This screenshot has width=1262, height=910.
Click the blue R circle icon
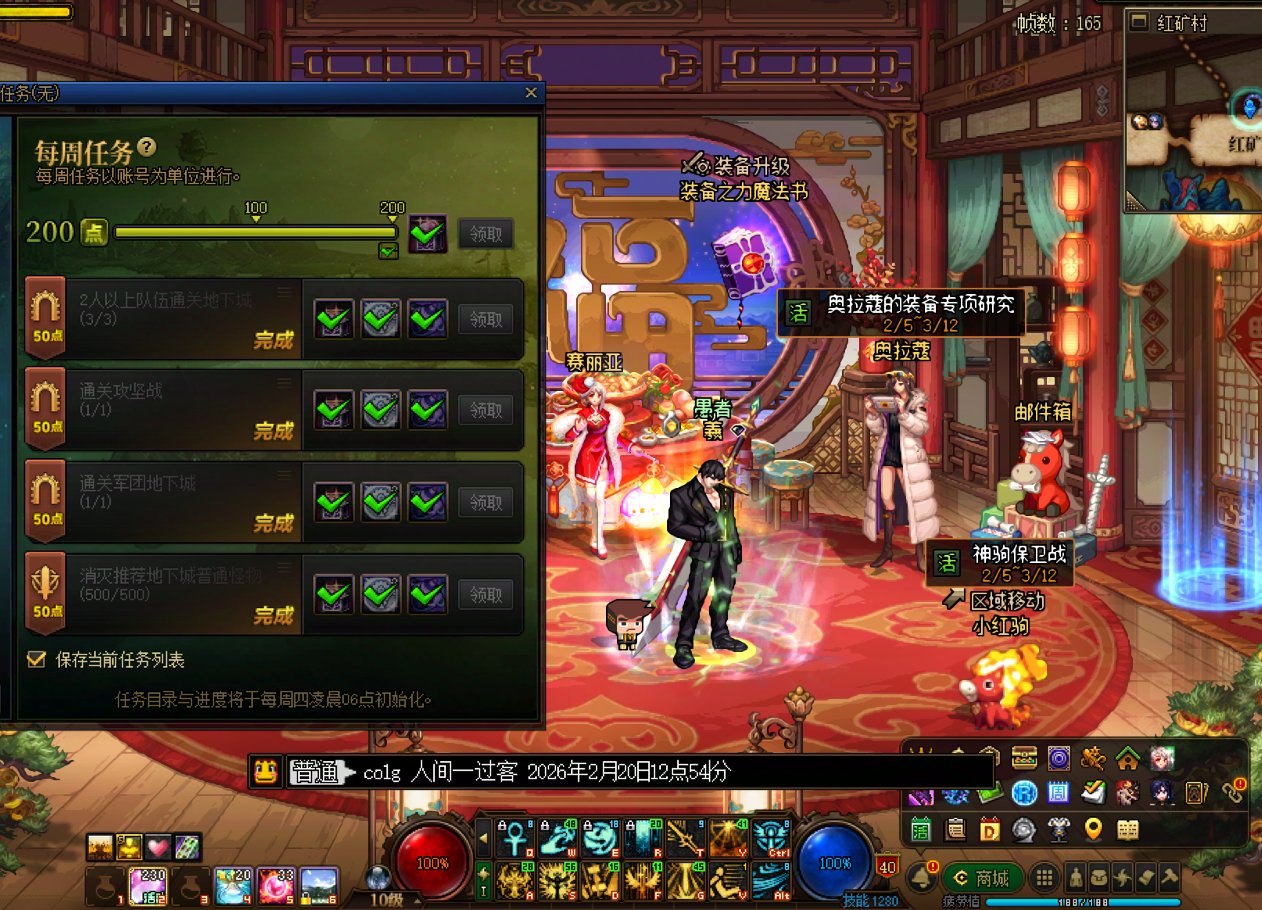[1024, 794]
